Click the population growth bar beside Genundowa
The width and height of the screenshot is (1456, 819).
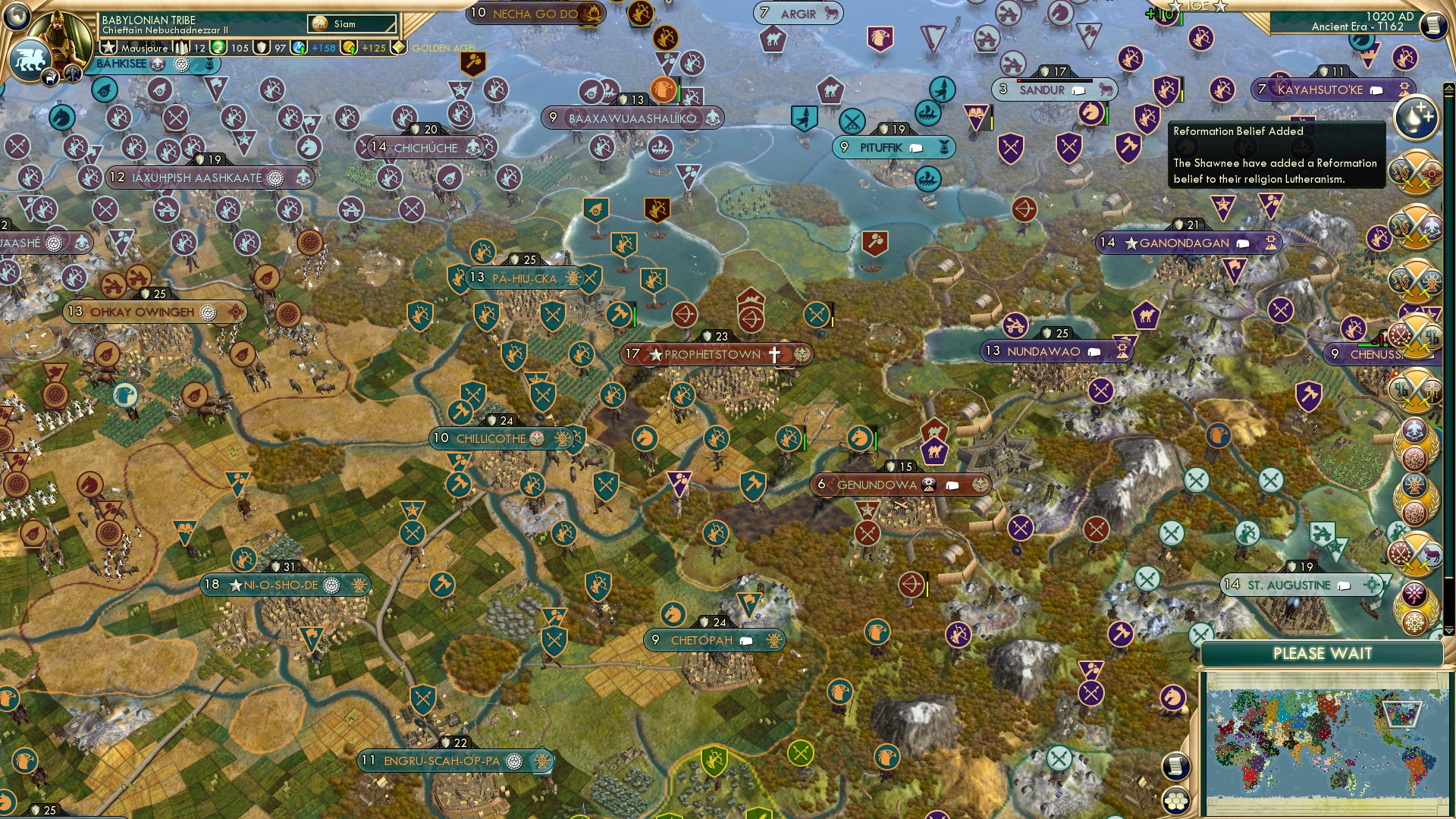point(843,484)
